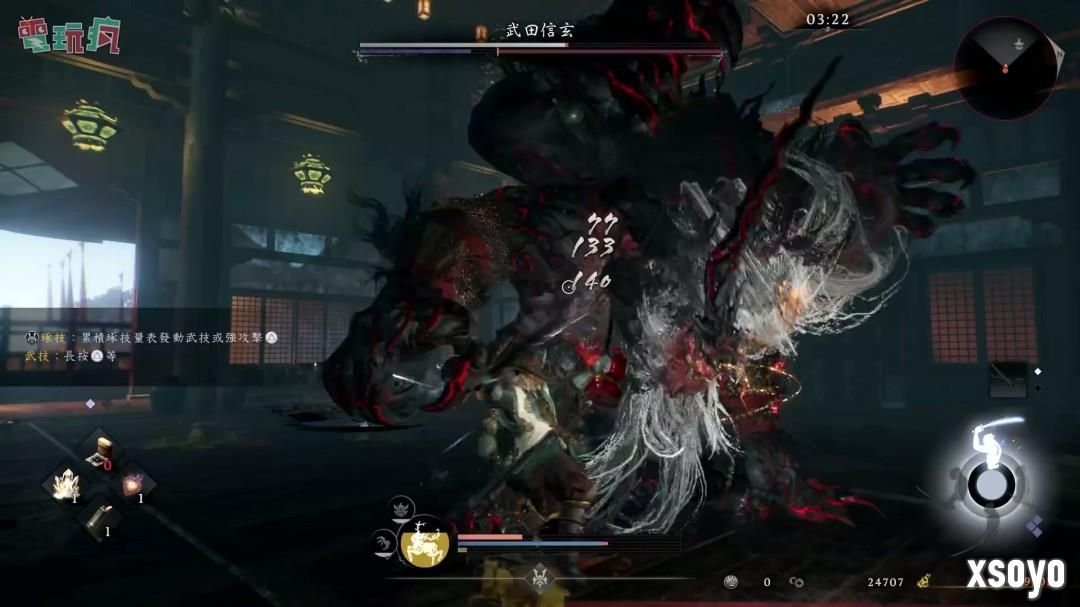
Task: Use the scroll item with zero count
Action: (x=99, y=451)
